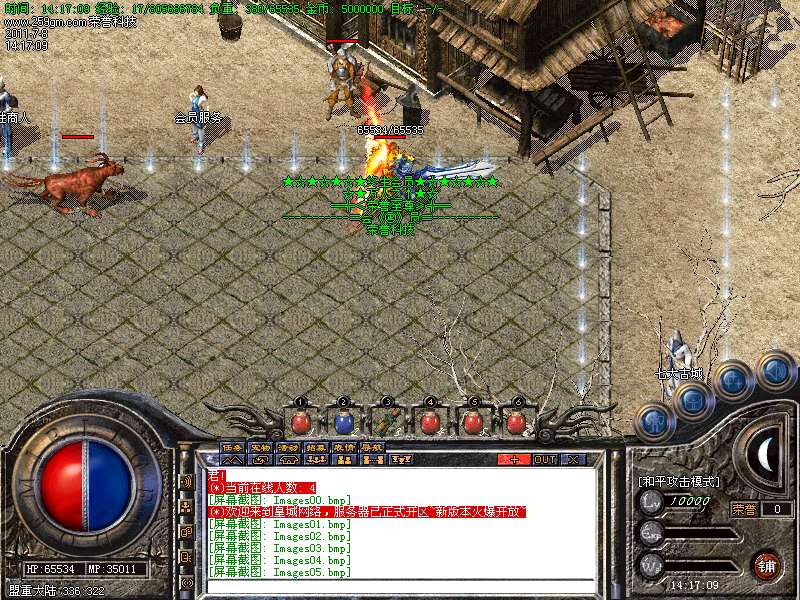
Task: Switch to the 活动 events tab
Action: [288, 447]
